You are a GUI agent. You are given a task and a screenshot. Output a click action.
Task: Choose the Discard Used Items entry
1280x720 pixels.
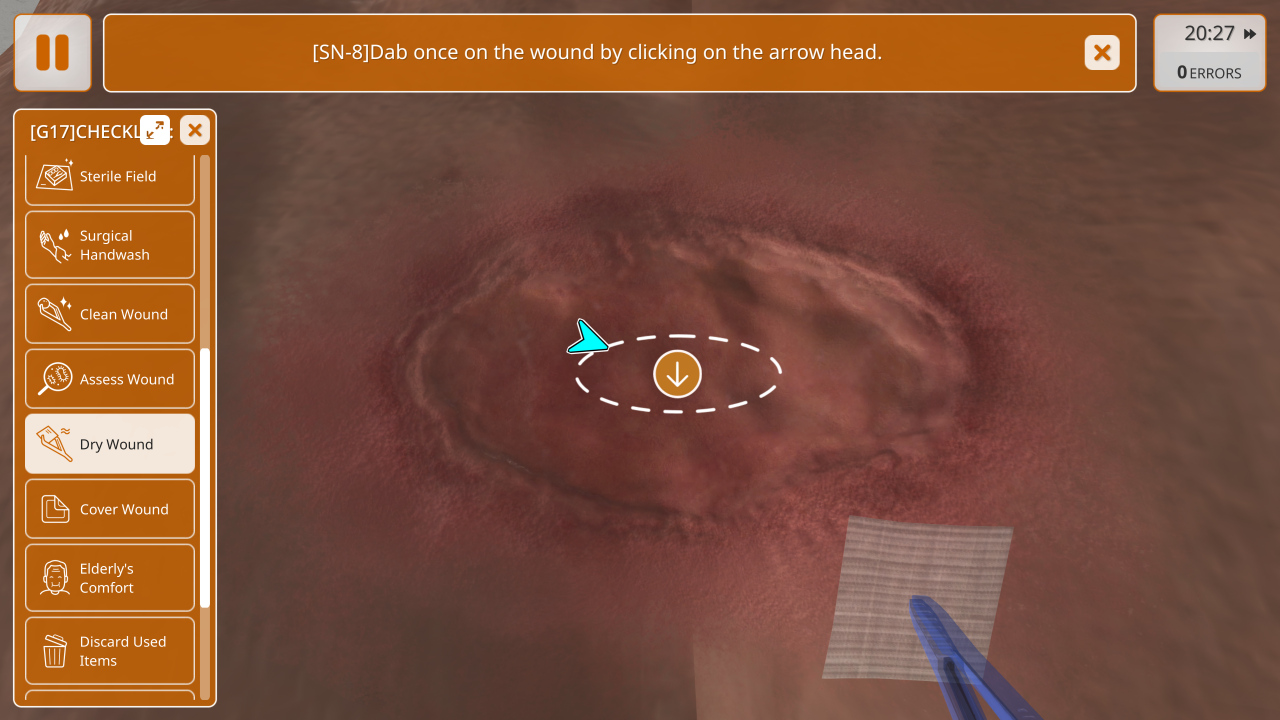(x=110, y=651)
